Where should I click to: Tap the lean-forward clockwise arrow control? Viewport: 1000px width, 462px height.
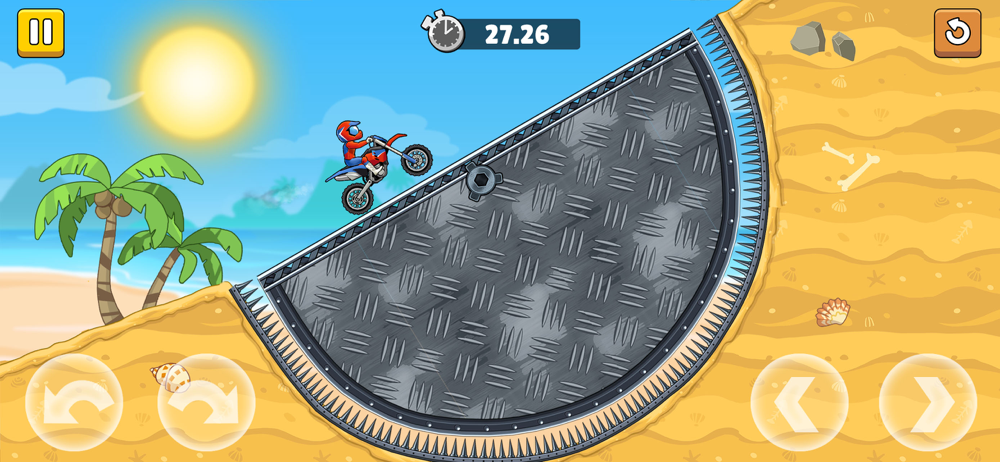tap(206, 403)
